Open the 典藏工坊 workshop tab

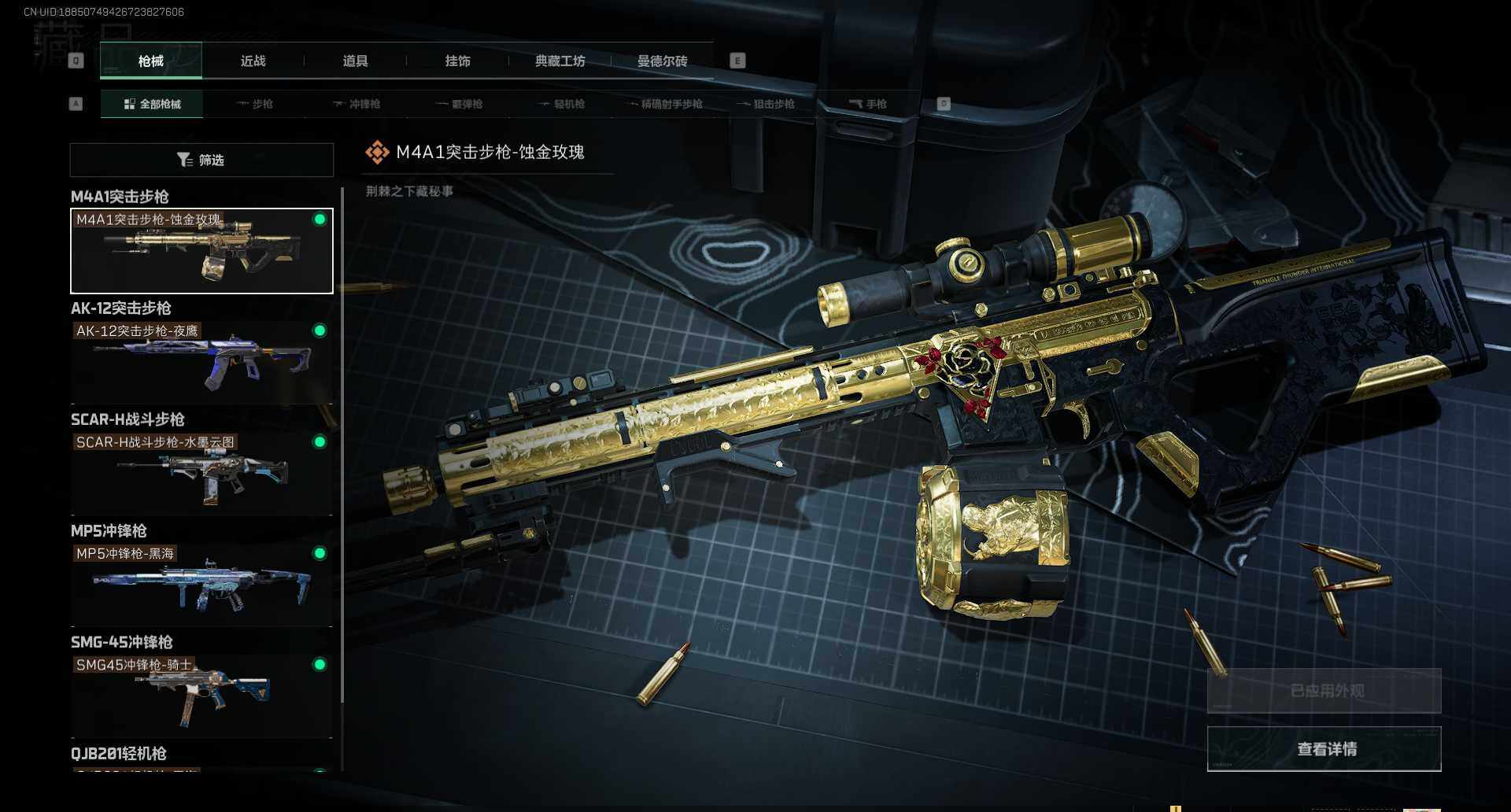pyautogui.click(x=560, y=61)
